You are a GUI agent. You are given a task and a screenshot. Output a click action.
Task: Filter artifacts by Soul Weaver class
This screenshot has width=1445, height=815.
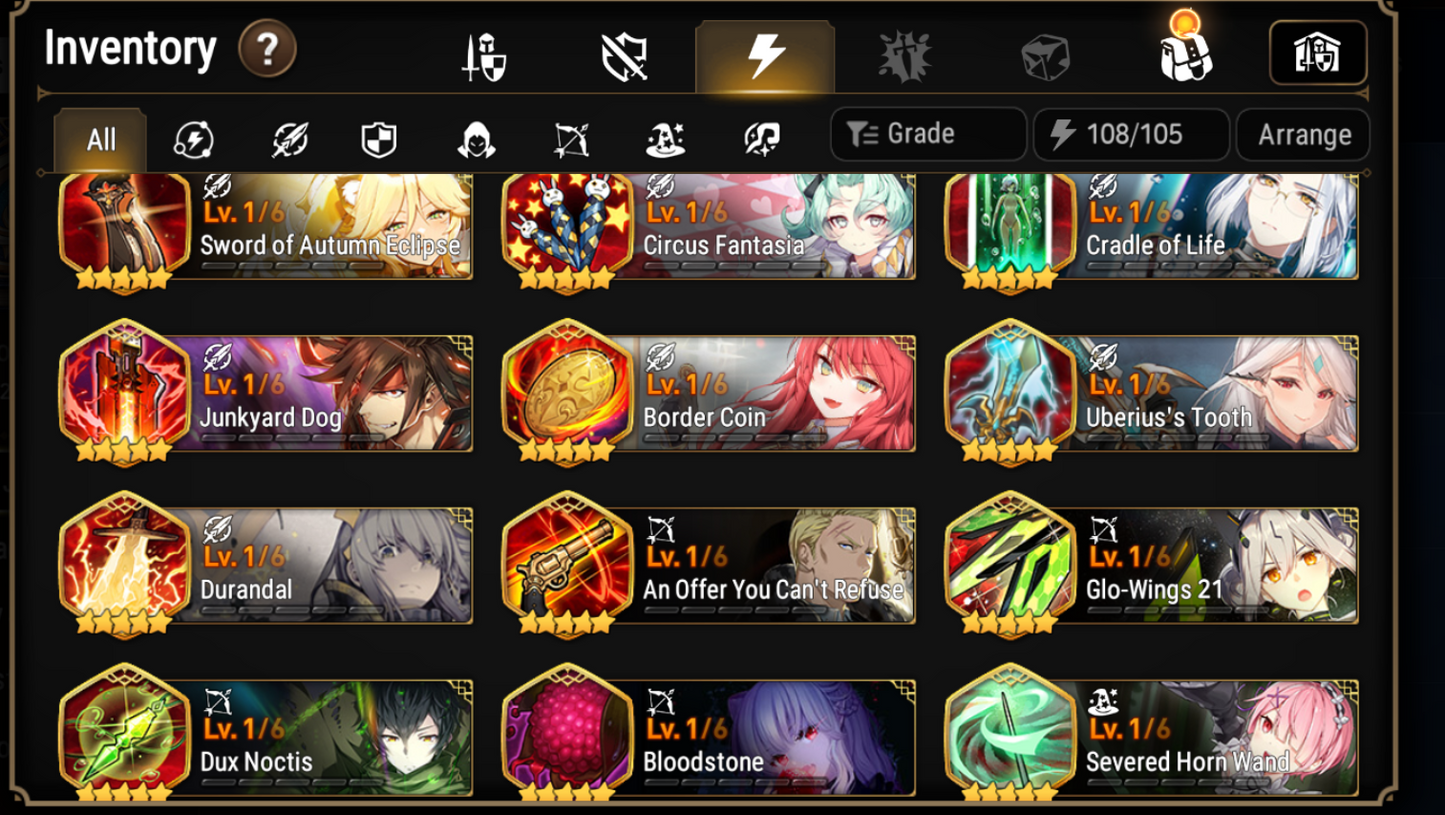(760, 140)
